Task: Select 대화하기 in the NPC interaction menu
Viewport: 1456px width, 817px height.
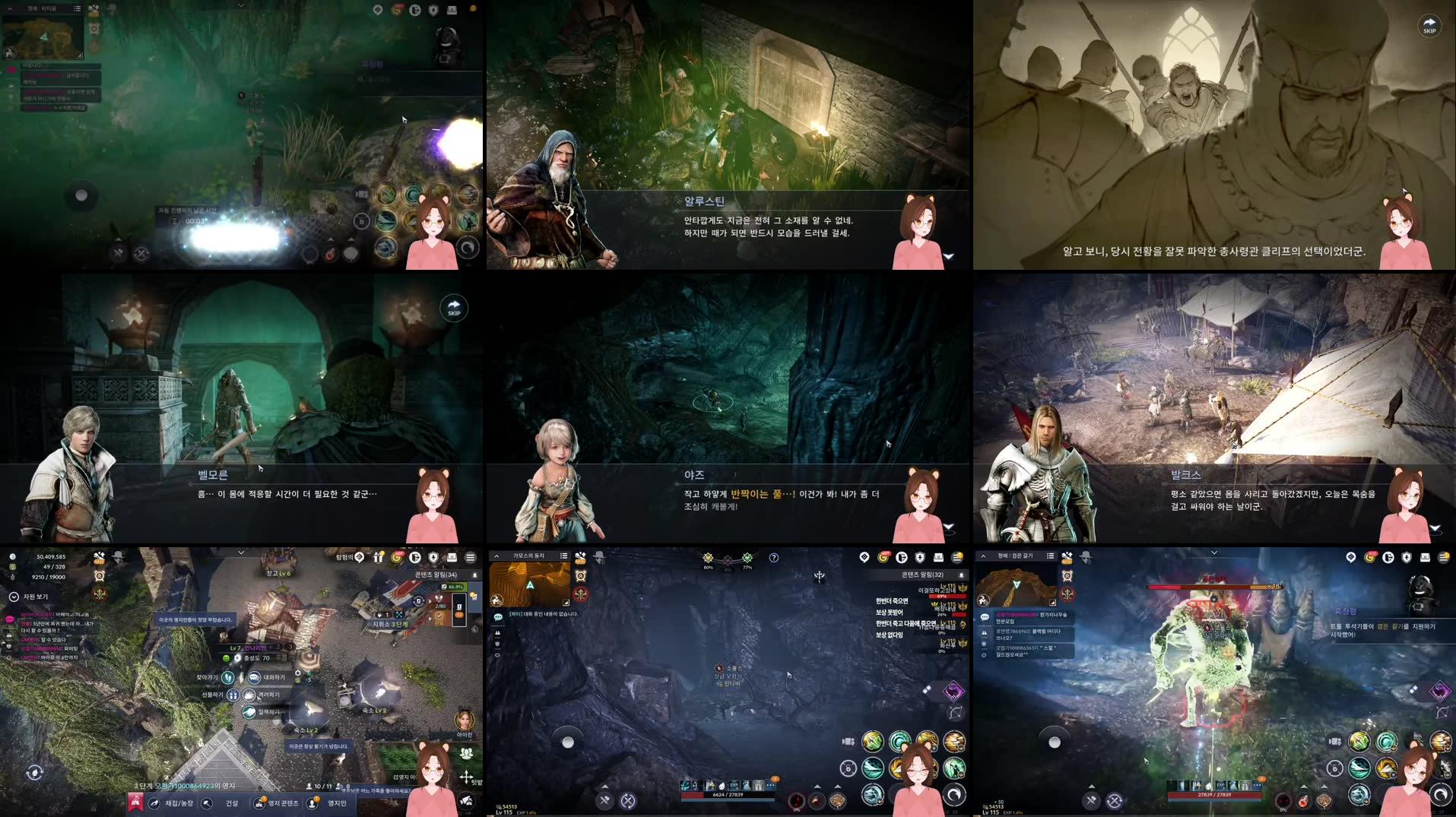Action: (254, 678)
